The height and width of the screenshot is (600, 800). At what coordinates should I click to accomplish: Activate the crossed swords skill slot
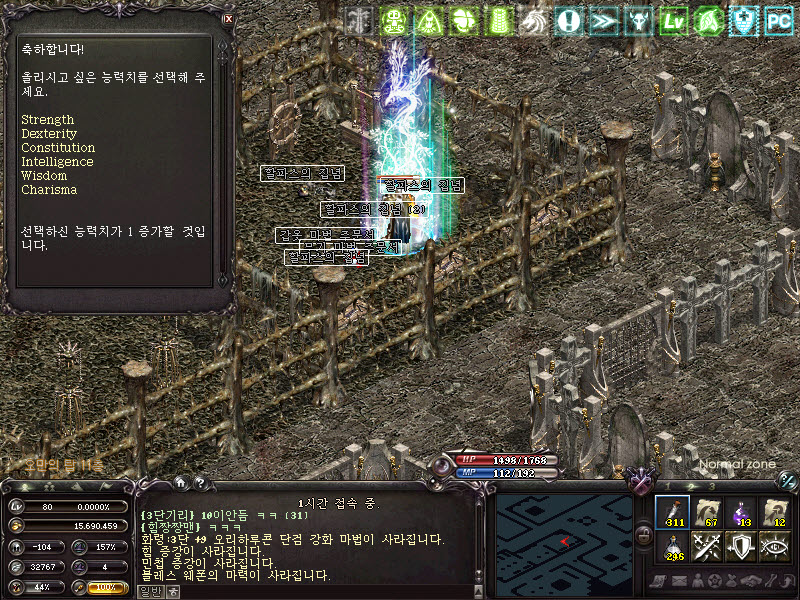pos(707,546)
